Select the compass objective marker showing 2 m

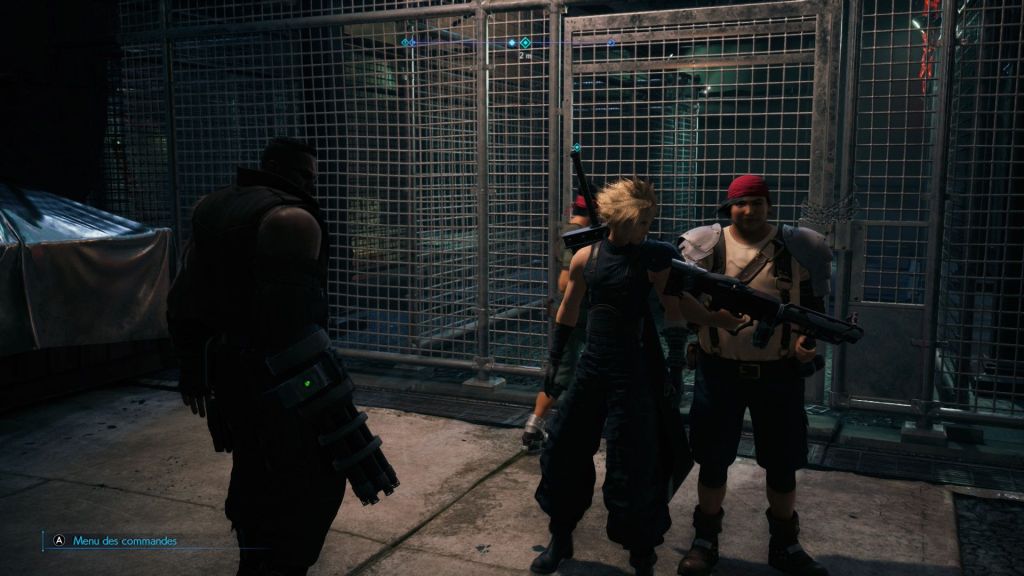pyautogui.click(x=525, y=43)
